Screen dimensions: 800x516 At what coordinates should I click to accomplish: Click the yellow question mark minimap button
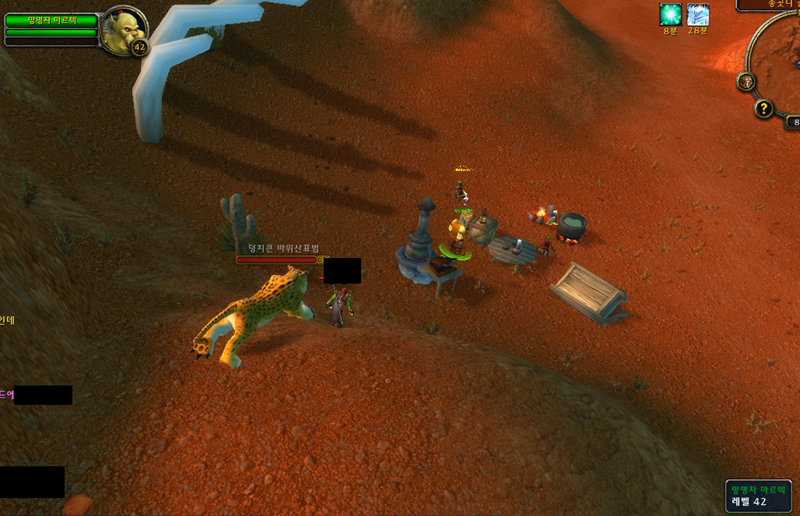764,109
